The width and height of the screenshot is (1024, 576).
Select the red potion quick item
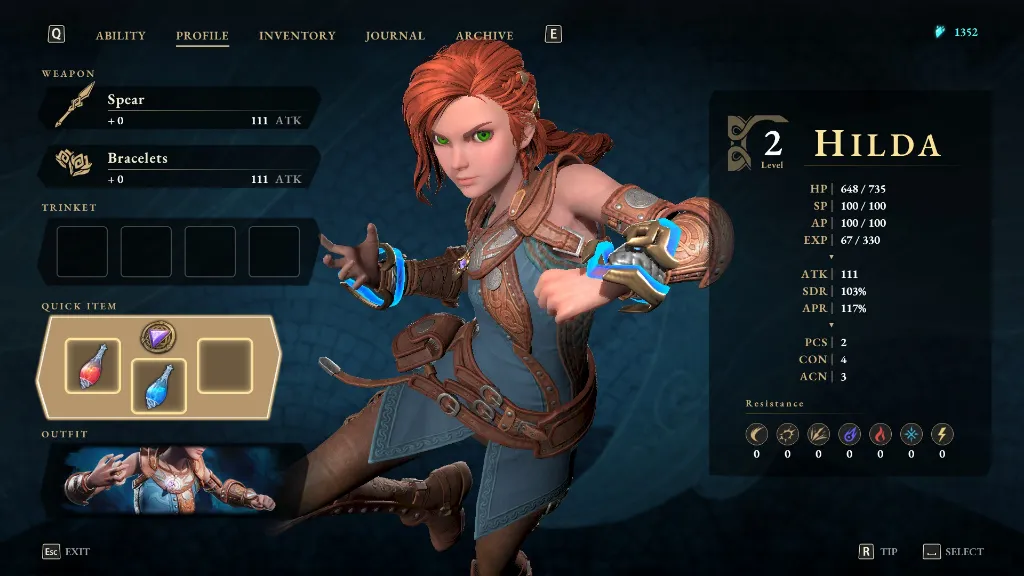[x=93, y=365]
